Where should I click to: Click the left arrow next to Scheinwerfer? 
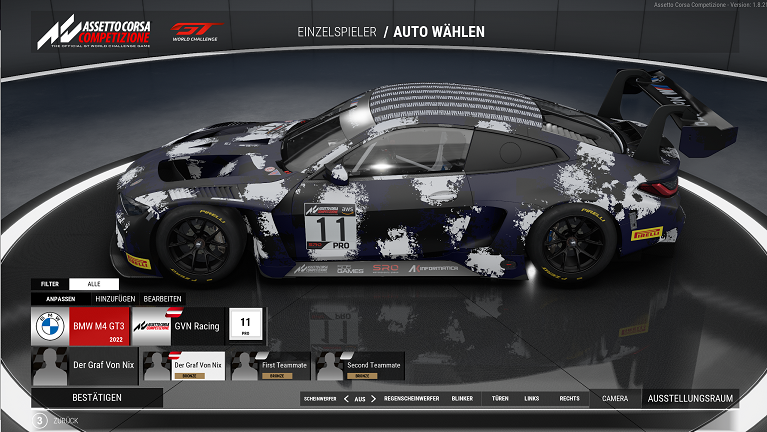(346, 398)
